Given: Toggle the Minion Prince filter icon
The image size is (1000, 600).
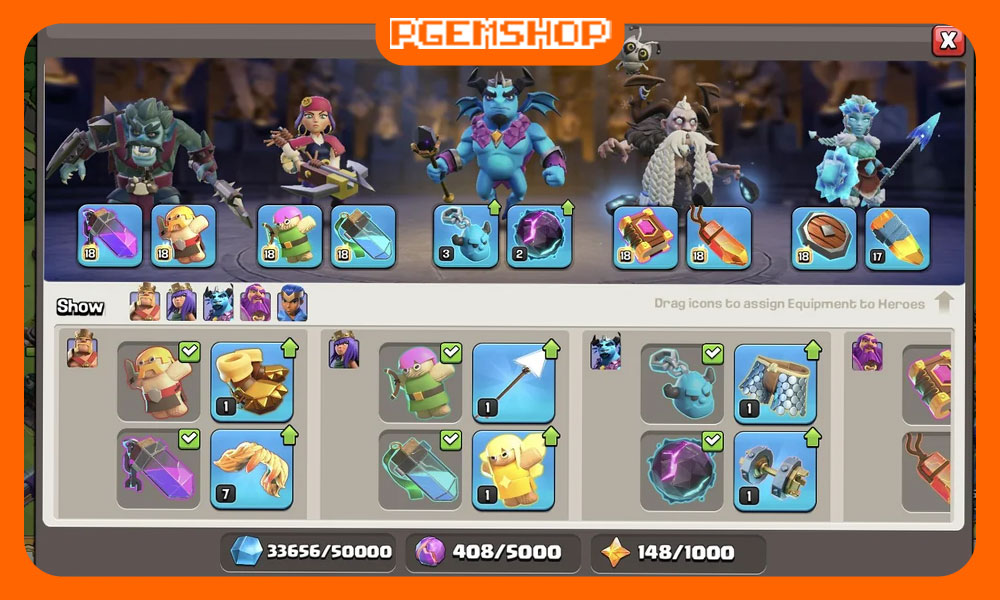Looking at the screenshot, I should (x=218, y=303).
